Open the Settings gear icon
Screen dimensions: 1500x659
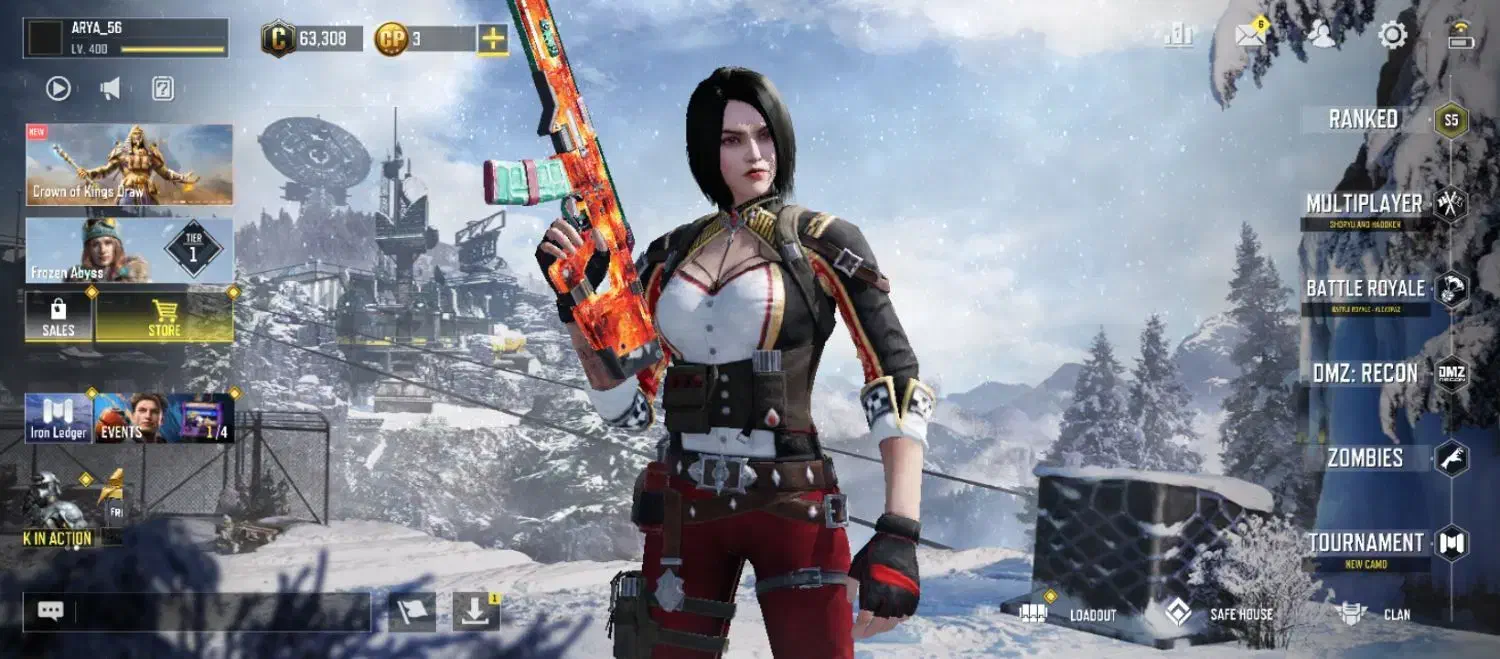coord(1392,36)
